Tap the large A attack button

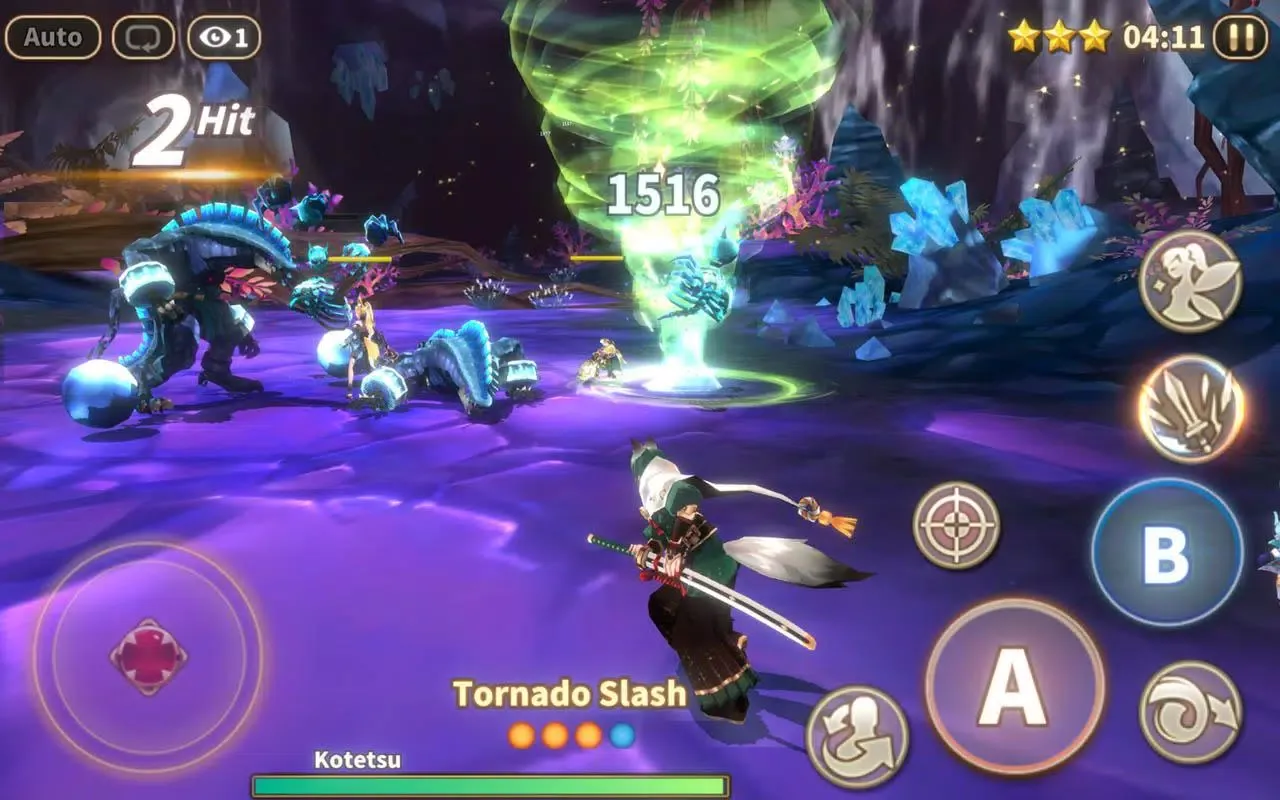pos(1014,687)
